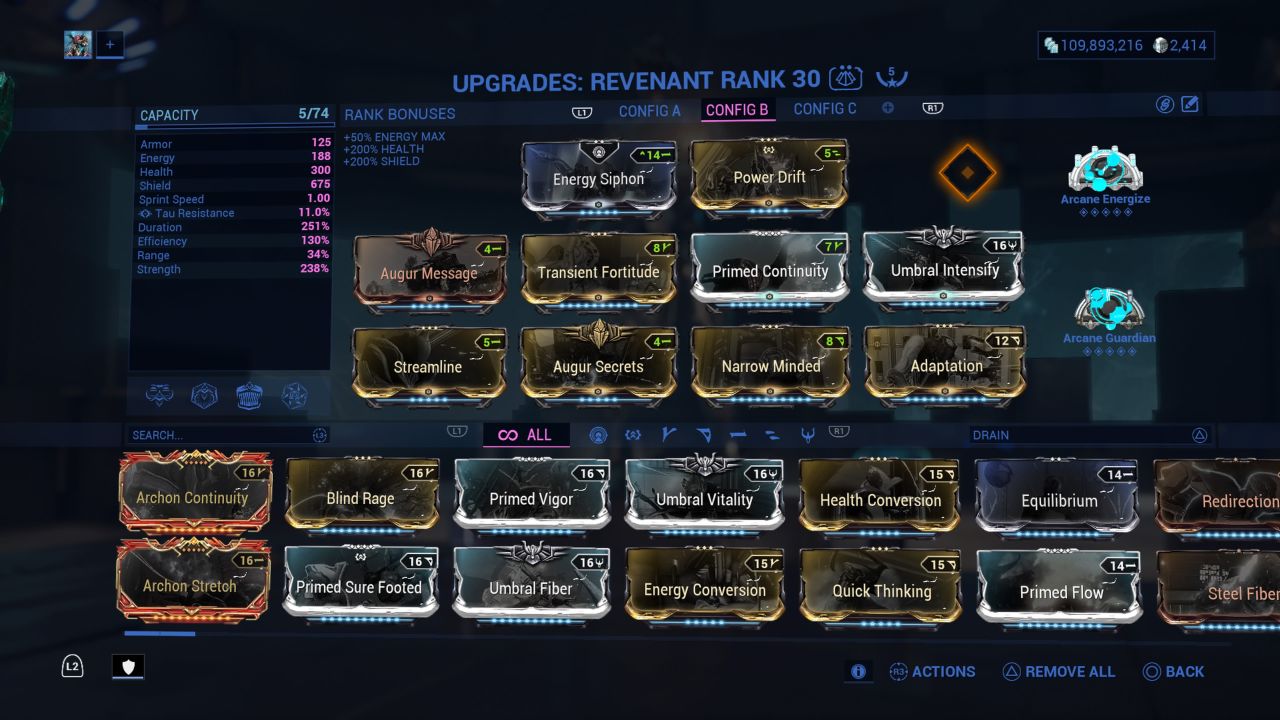Click the Umbra polarity filter icon
Viewport: 1280px width, 720px height.
(633, 435)
